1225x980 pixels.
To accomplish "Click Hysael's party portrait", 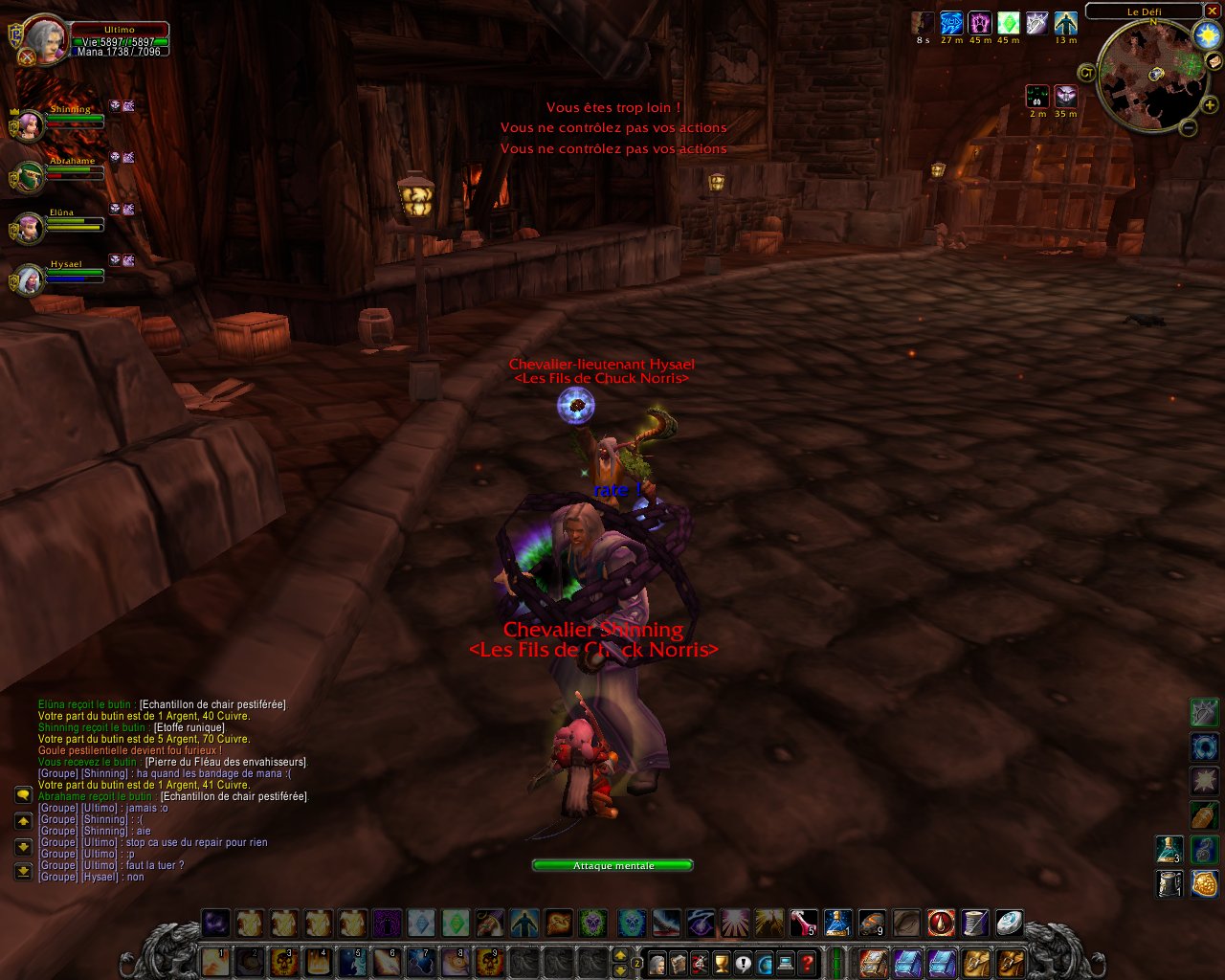I will [x=29, y=279].
